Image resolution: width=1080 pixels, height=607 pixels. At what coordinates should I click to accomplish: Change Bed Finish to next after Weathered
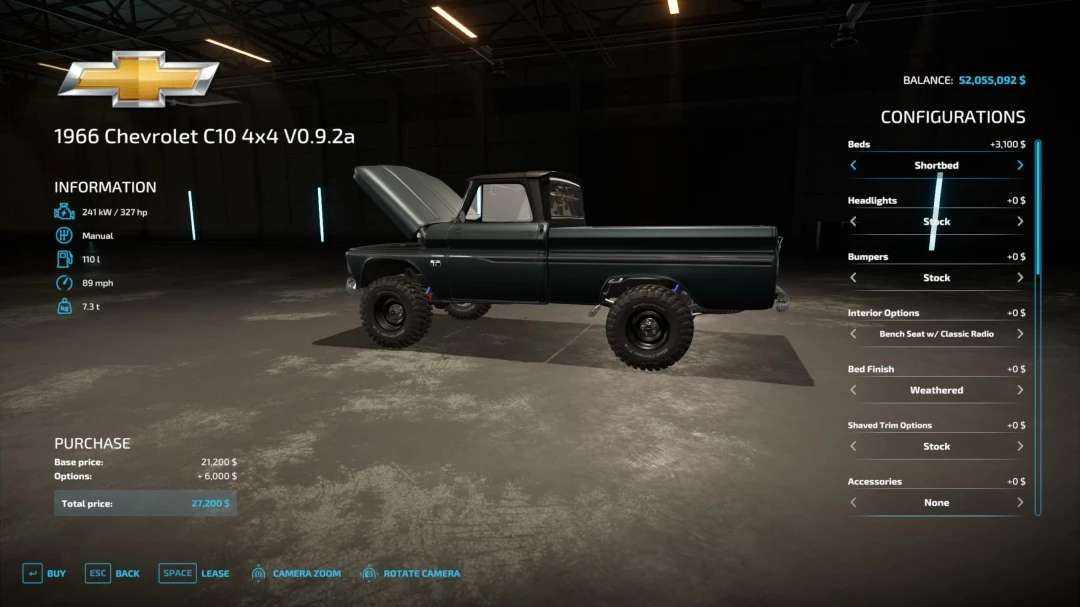(1020, 390)
